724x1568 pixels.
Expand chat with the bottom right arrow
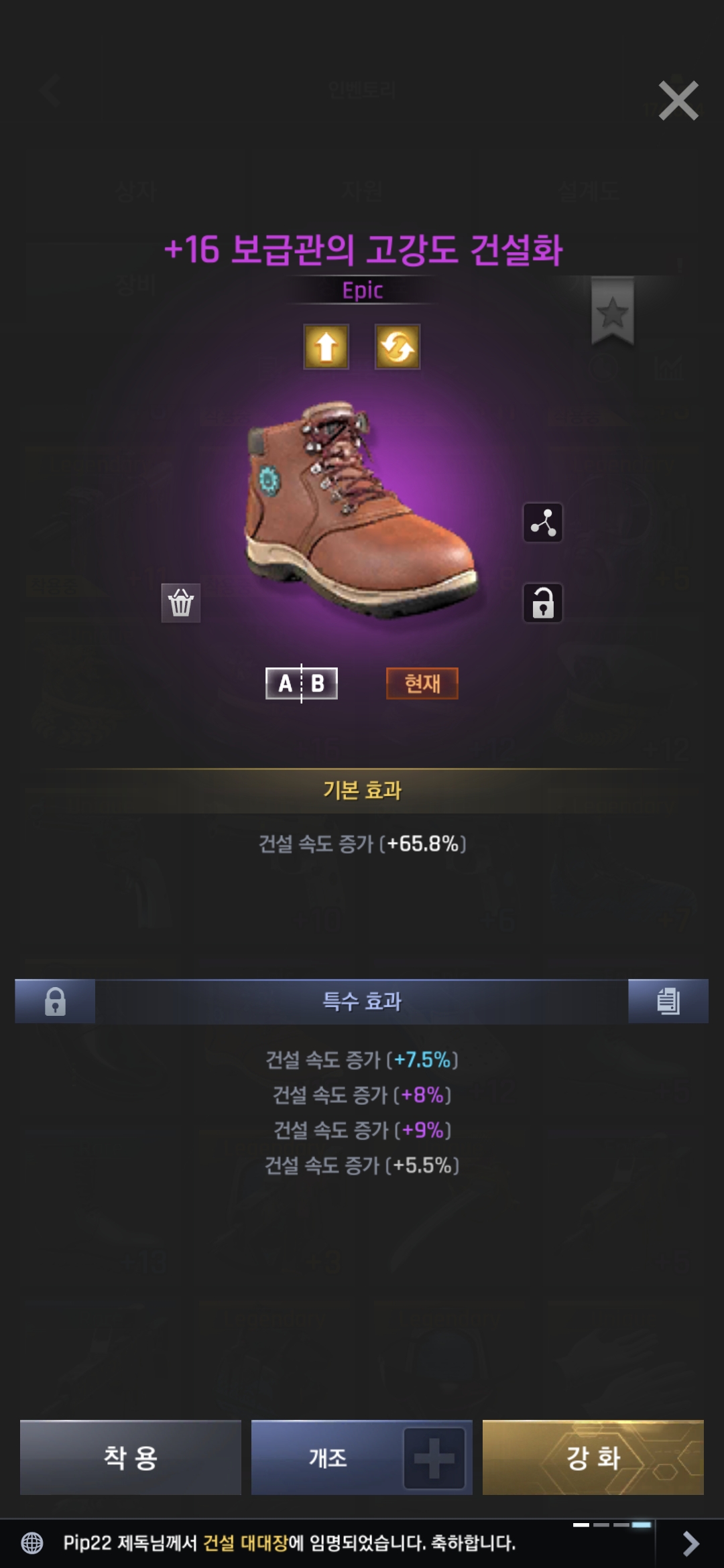click(690, 1543)
